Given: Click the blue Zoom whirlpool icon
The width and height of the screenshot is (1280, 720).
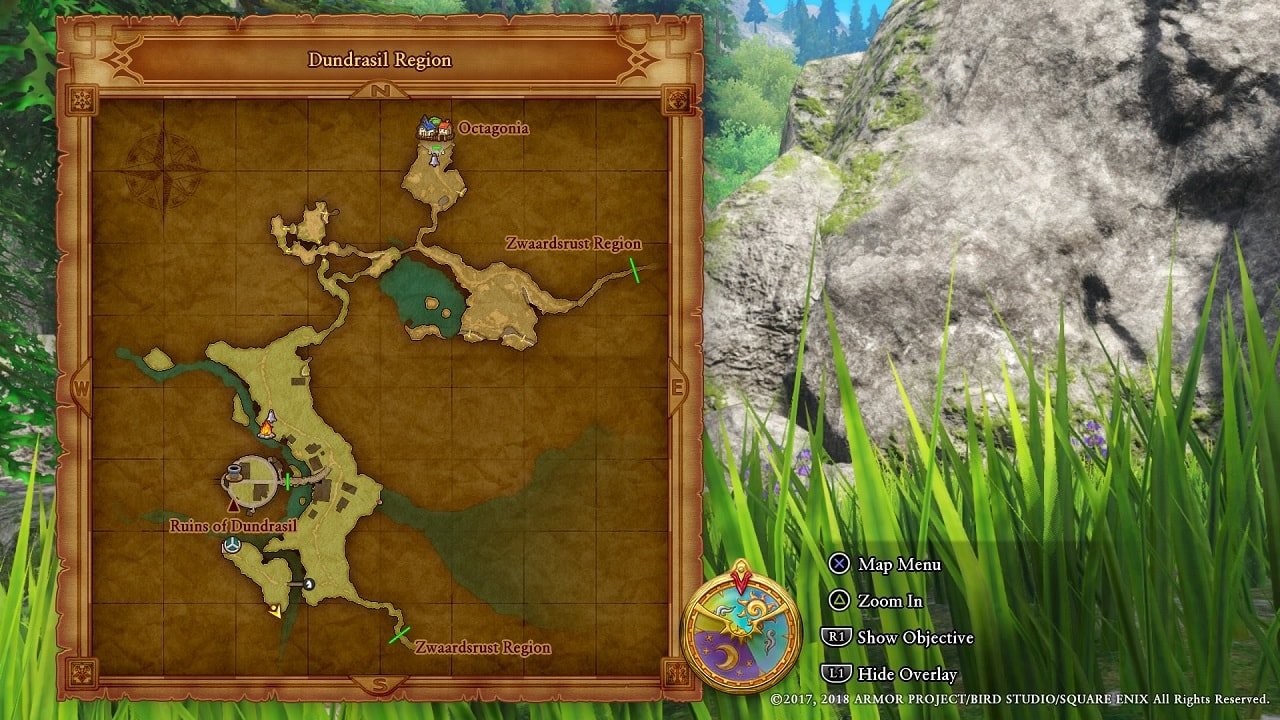Looking at the screenshot, I should coord(232,544).
